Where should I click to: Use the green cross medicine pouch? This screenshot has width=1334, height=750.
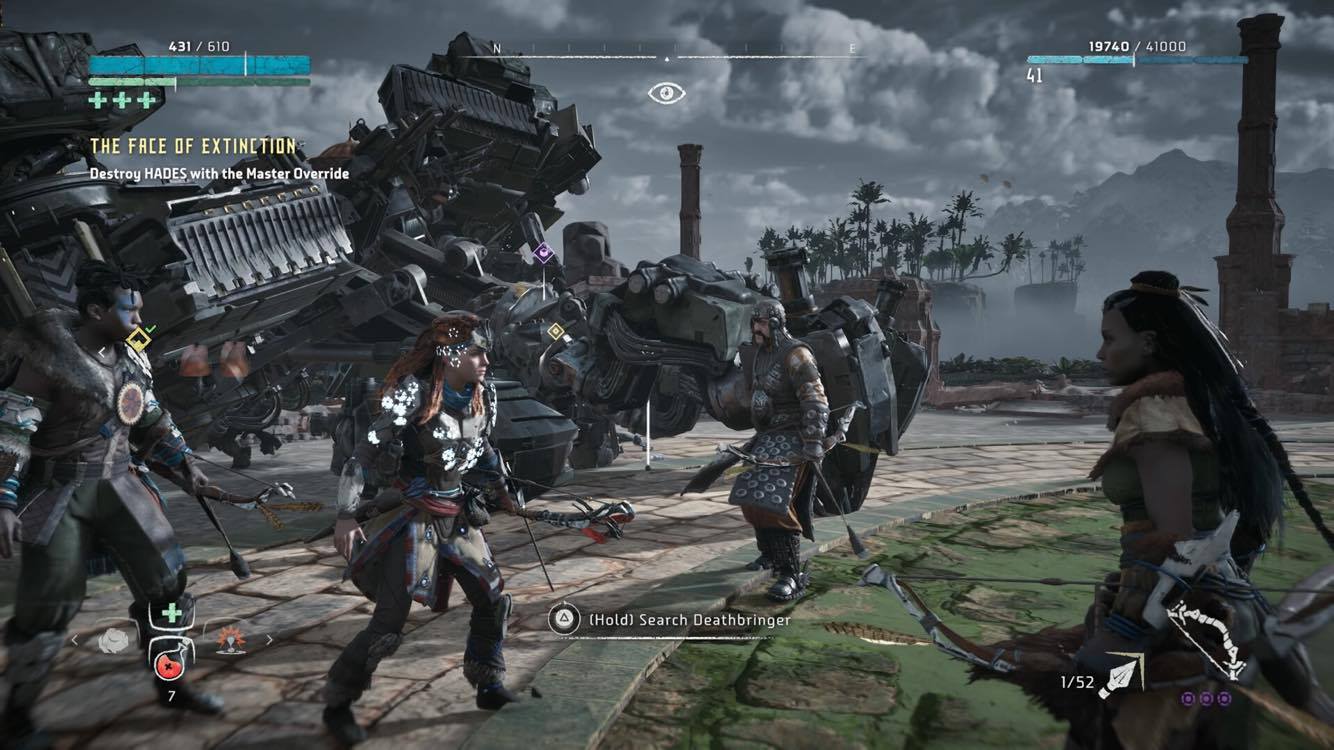tap(172, 612)
